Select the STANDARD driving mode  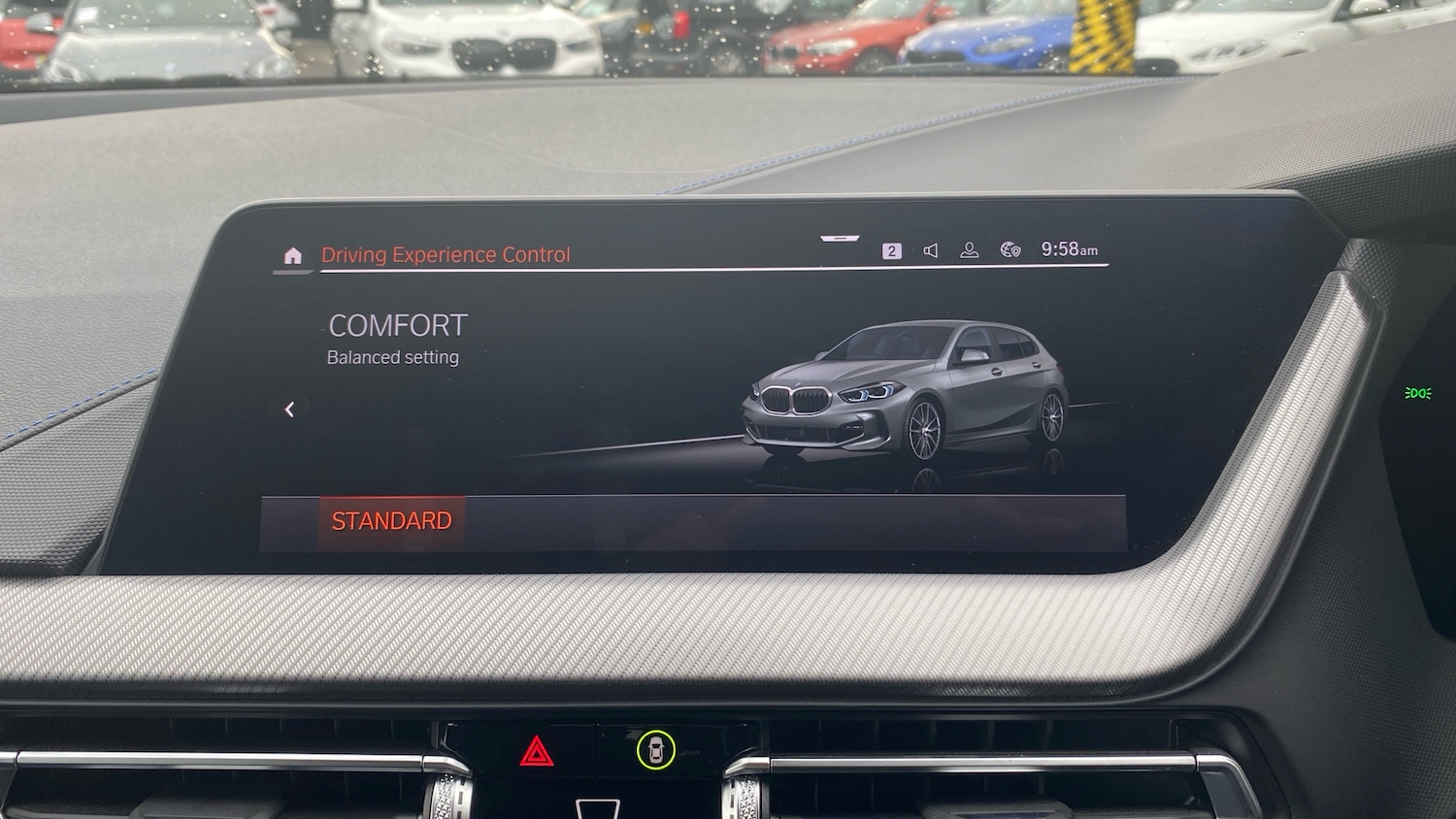(x=391, y=520)
